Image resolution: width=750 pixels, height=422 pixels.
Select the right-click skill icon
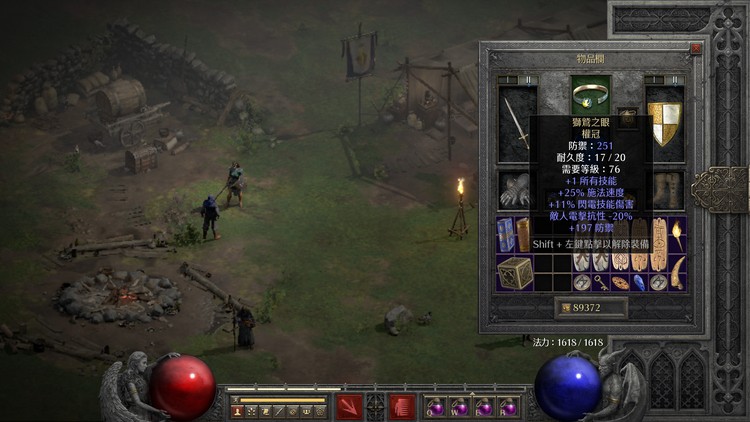pyautogui.click(x=402, y=406)
